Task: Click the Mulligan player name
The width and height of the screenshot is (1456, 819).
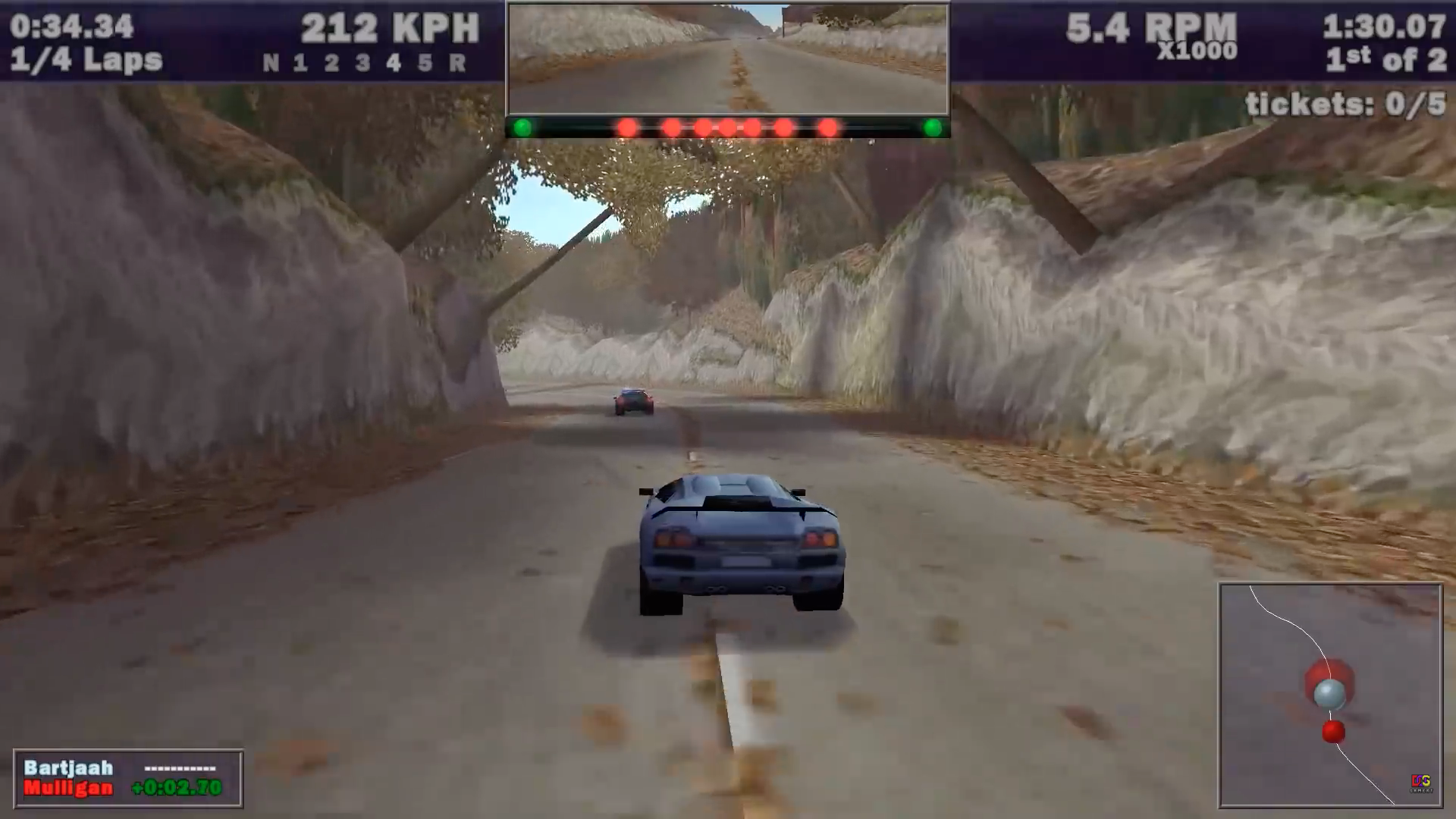Action: (67, 789)
